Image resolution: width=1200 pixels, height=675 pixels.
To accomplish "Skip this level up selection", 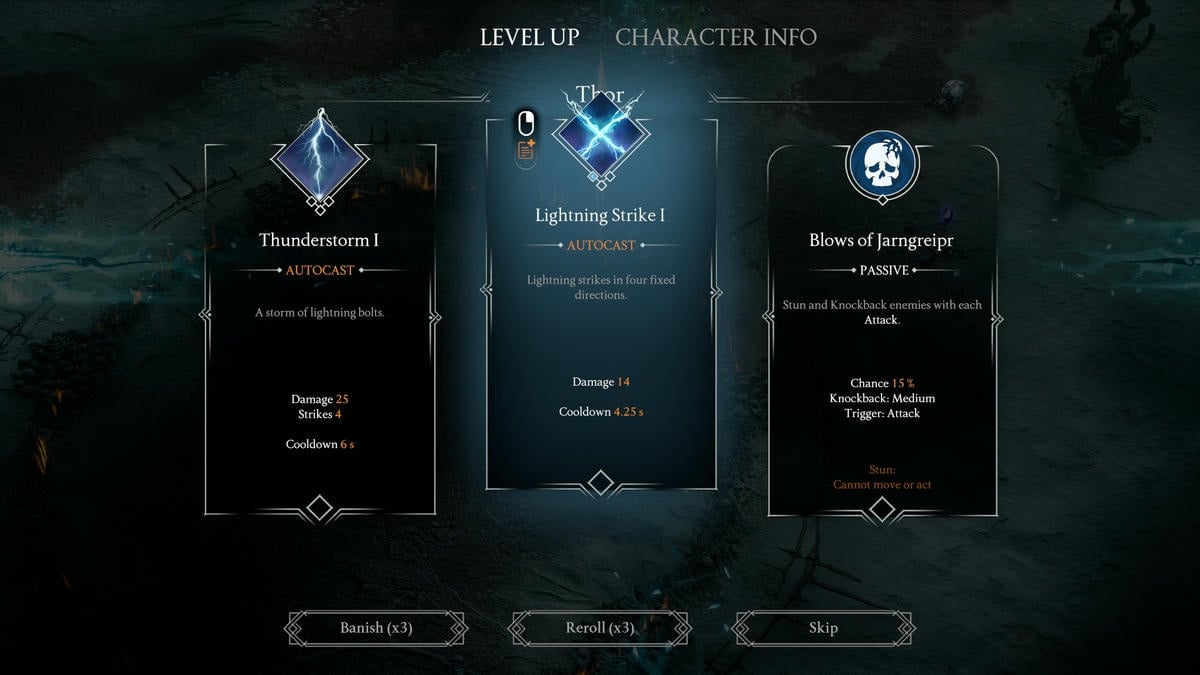I will click(823, 628).
